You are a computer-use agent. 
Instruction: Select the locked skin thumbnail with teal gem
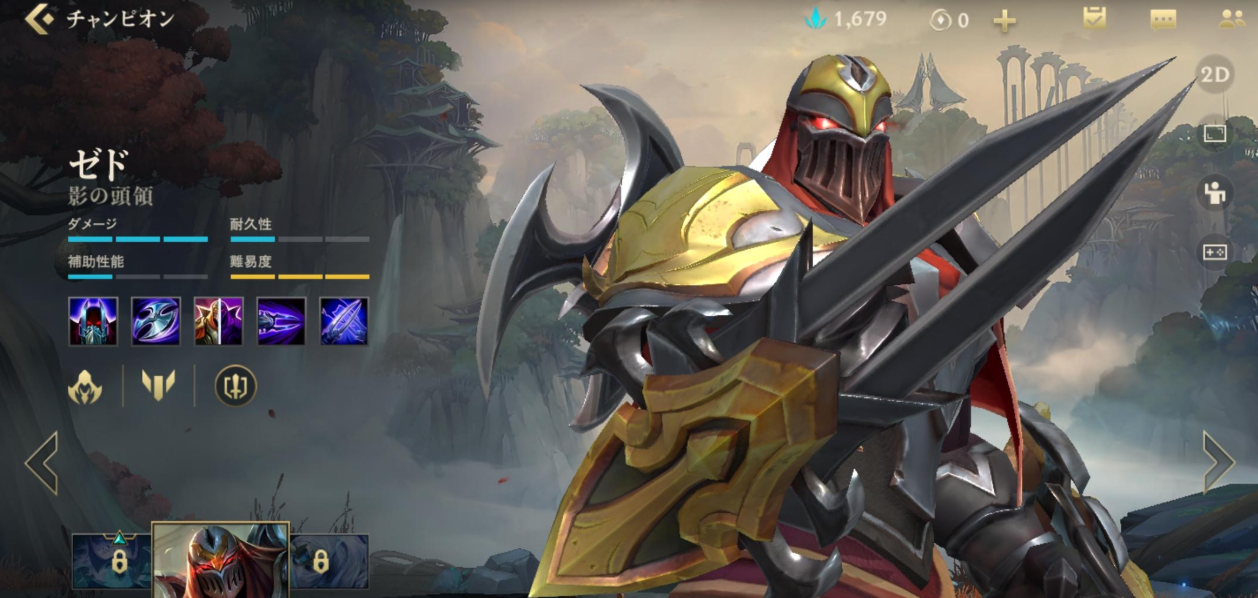point(111,561)
